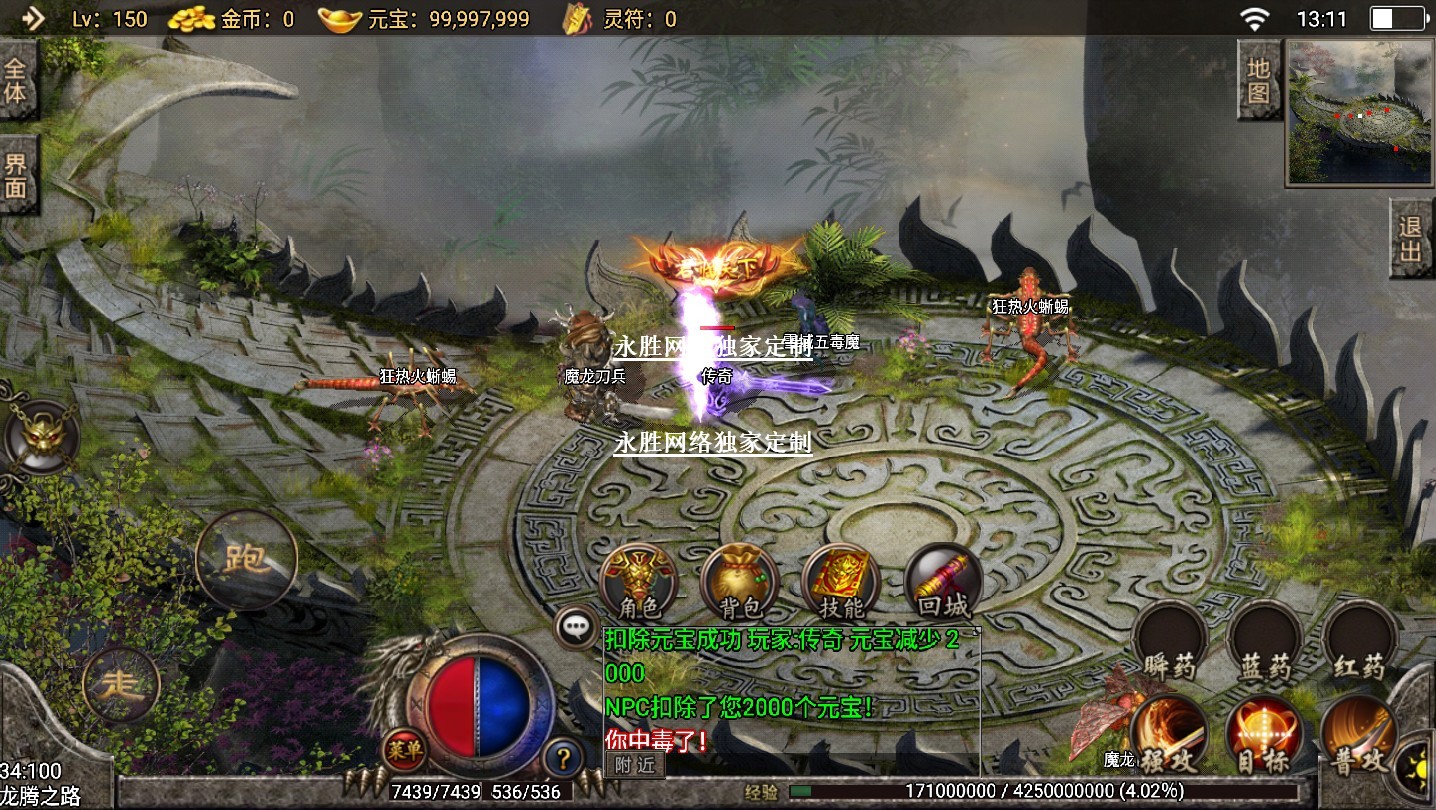Select the 目标 target button

(1264, 735)
